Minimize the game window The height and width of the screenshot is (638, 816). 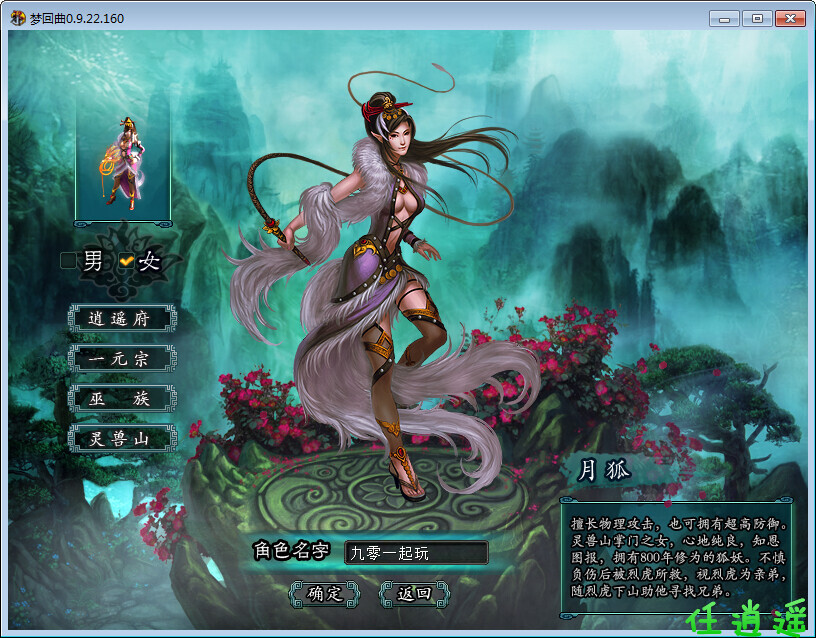(x=724, y=19)
